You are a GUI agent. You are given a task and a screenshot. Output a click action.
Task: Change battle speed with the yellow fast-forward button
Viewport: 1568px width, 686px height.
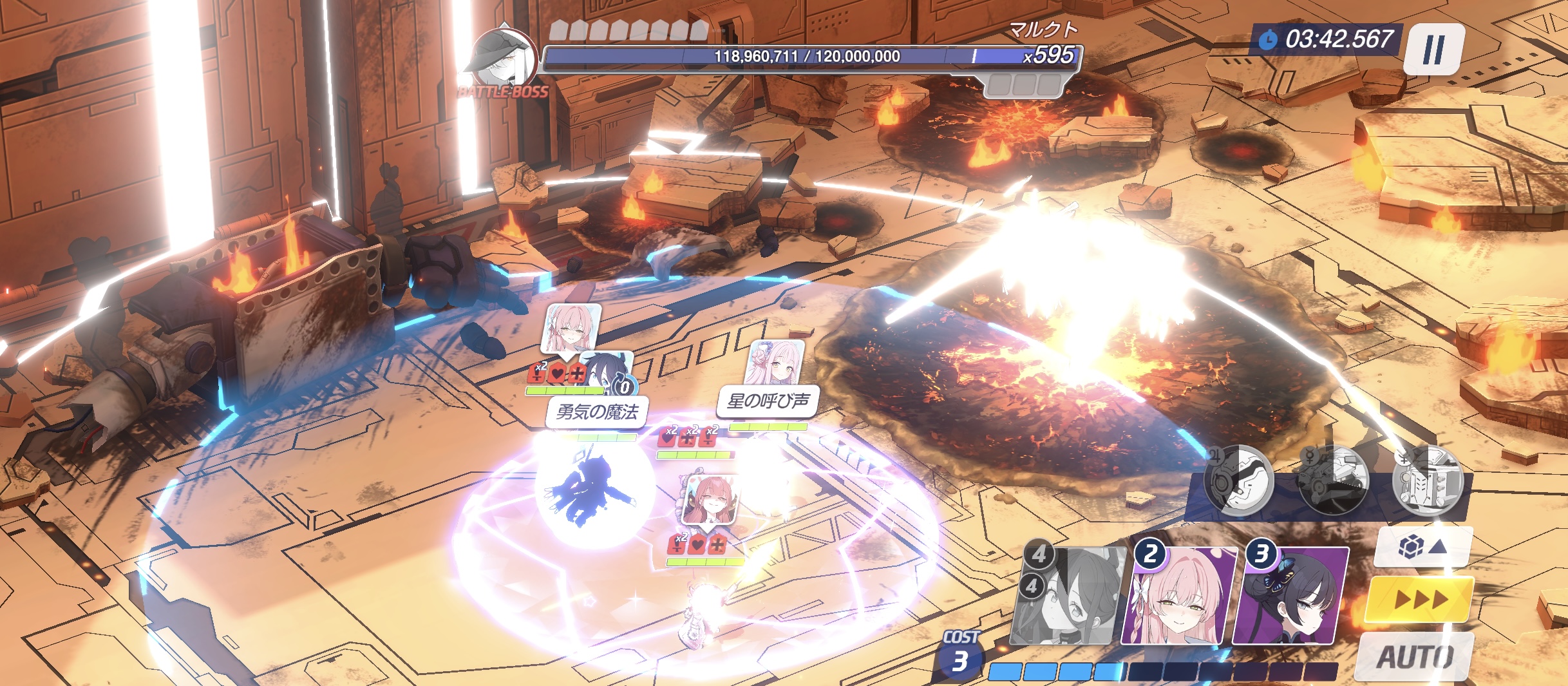(x=1420, y=600)
